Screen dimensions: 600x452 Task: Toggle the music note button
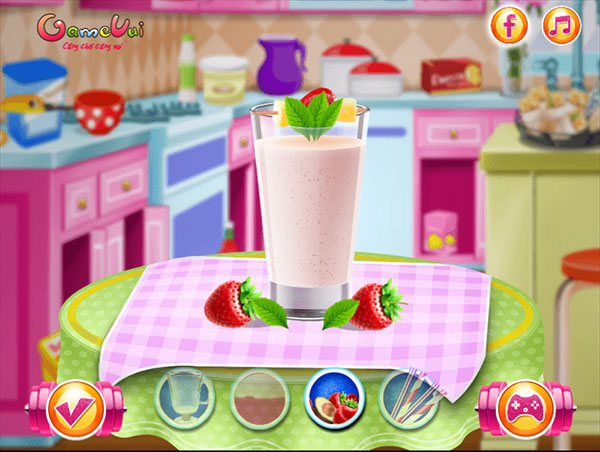click(561, 26)
